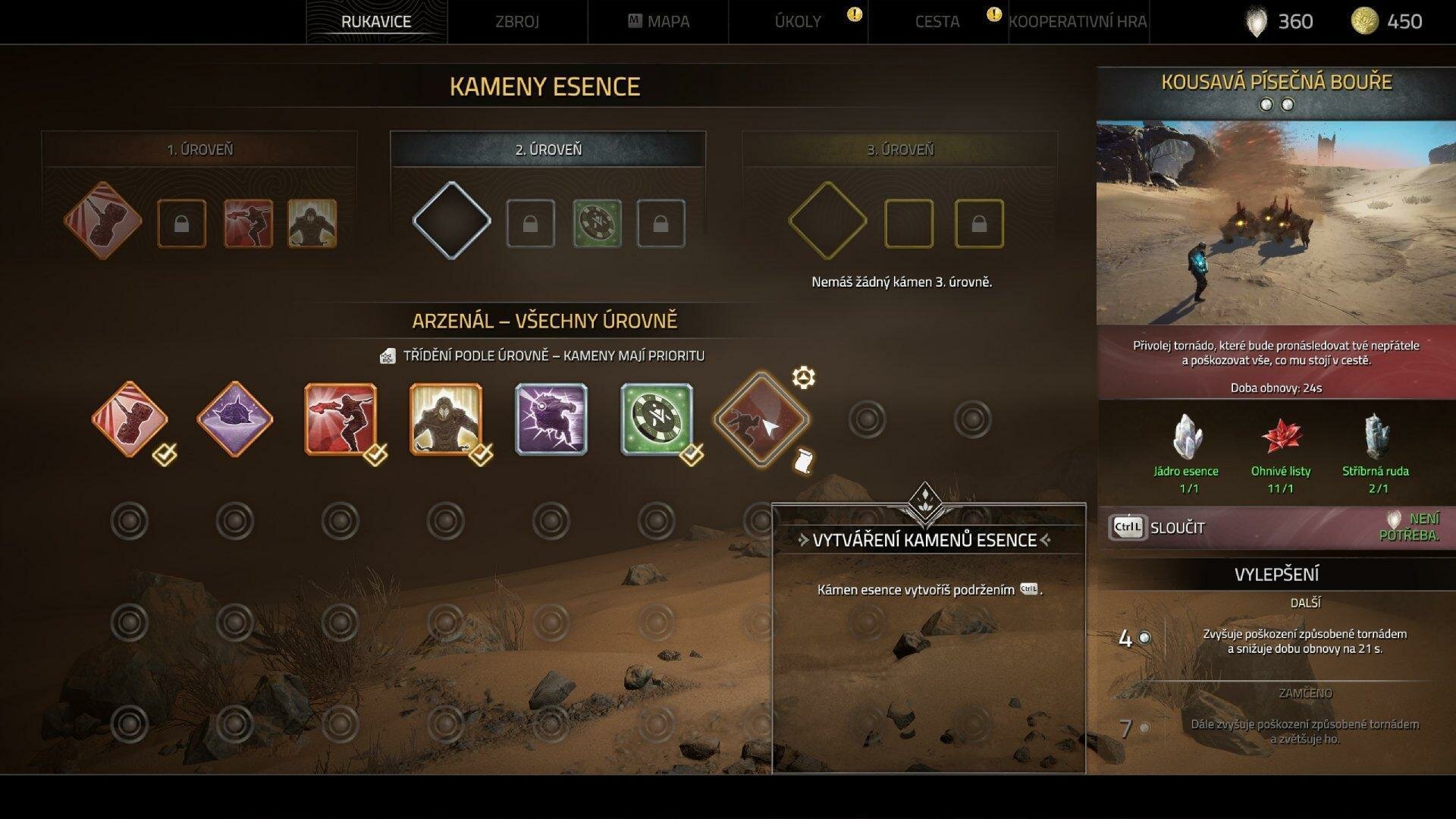Click the green chip stone in the arsenal
The height and width of the screenshot is (819, 1456).
tap(656, 419)
